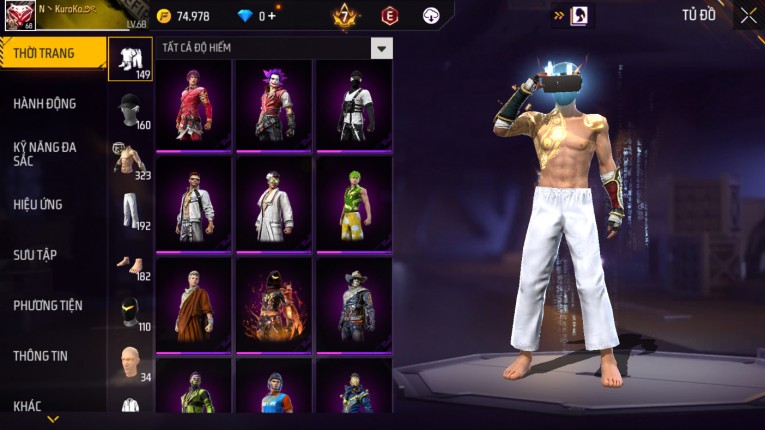Switch to the Hành Động tab

tap(45, 103)
